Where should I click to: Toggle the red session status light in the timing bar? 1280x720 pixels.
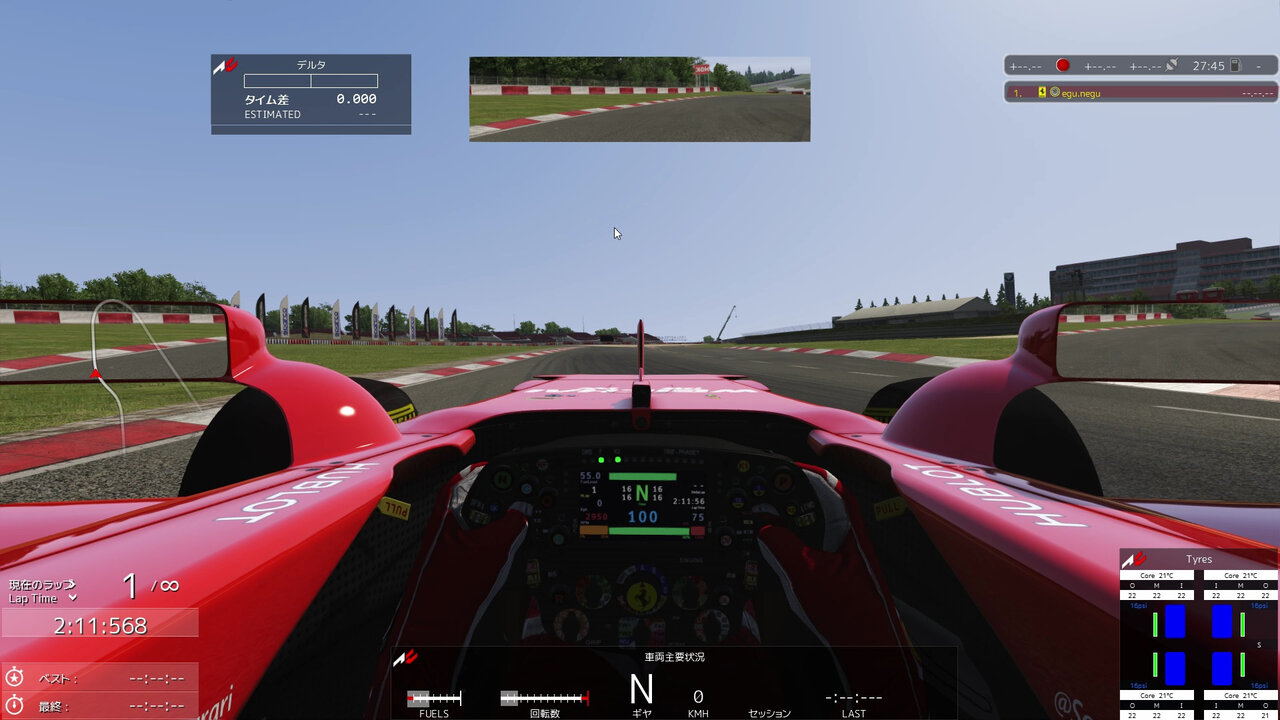[x=1063, y=65]
